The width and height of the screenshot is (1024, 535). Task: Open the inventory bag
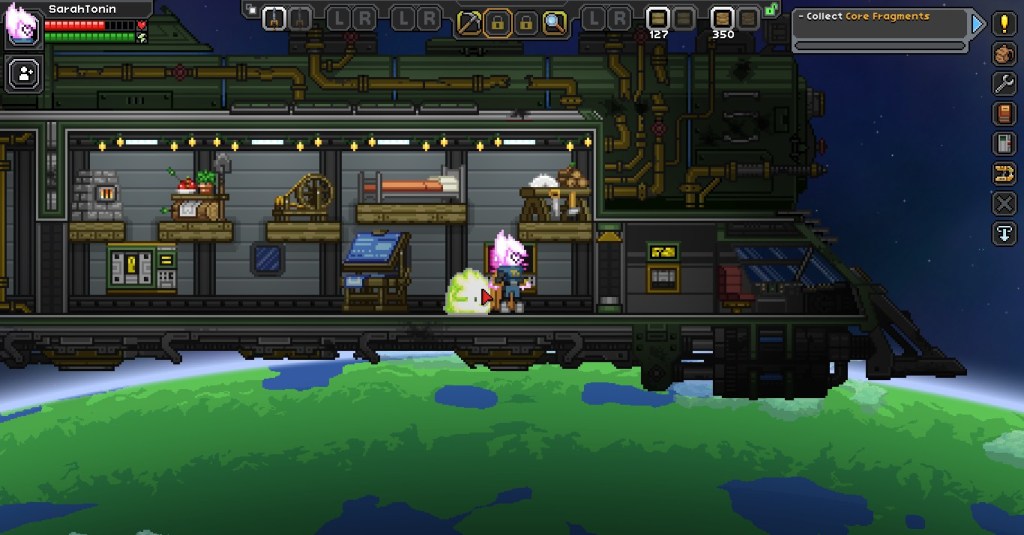[1004, 54]
